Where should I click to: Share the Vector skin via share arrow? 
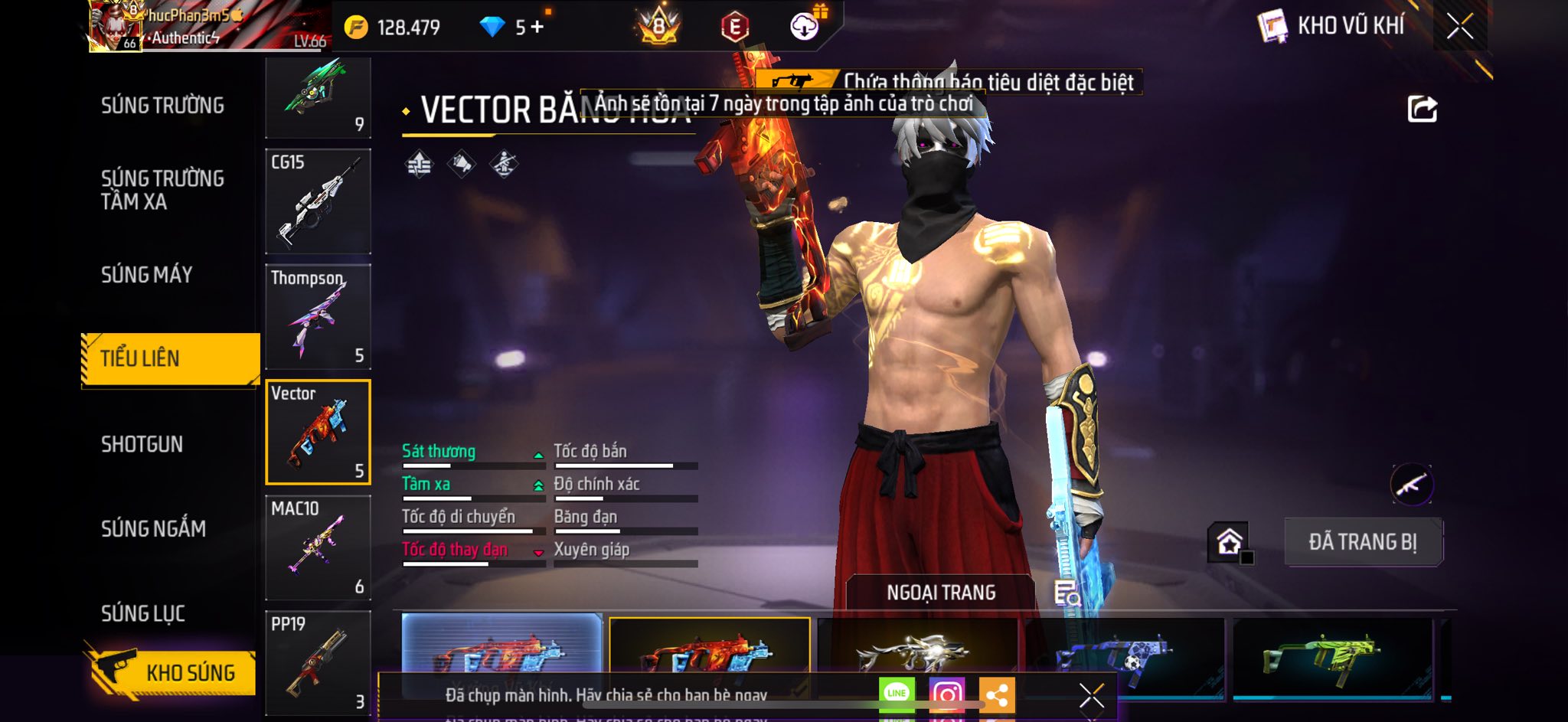tap(1422, 109)
